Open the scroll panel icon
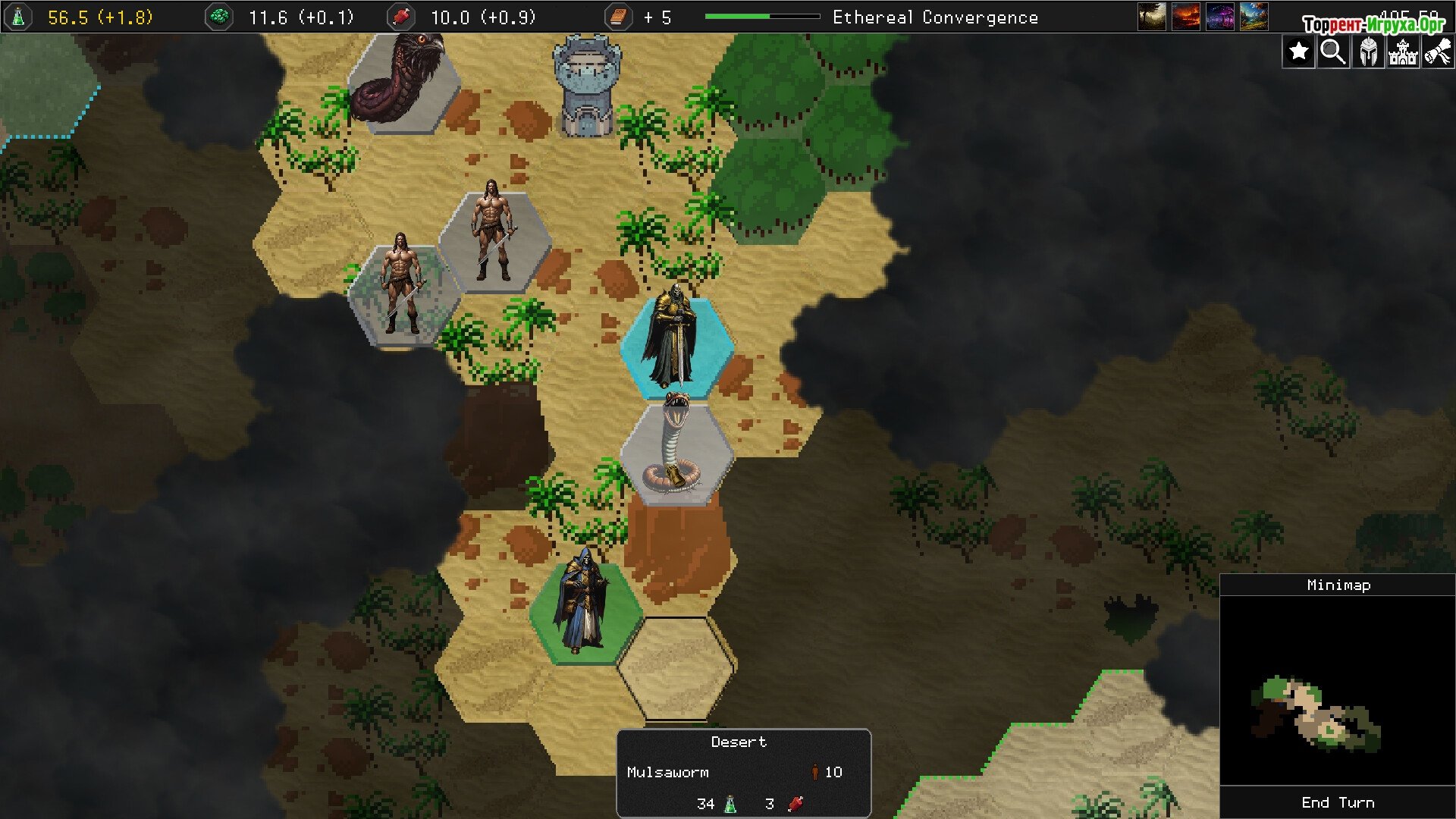The image size is (1456, 819). (x=1438, y=52)
